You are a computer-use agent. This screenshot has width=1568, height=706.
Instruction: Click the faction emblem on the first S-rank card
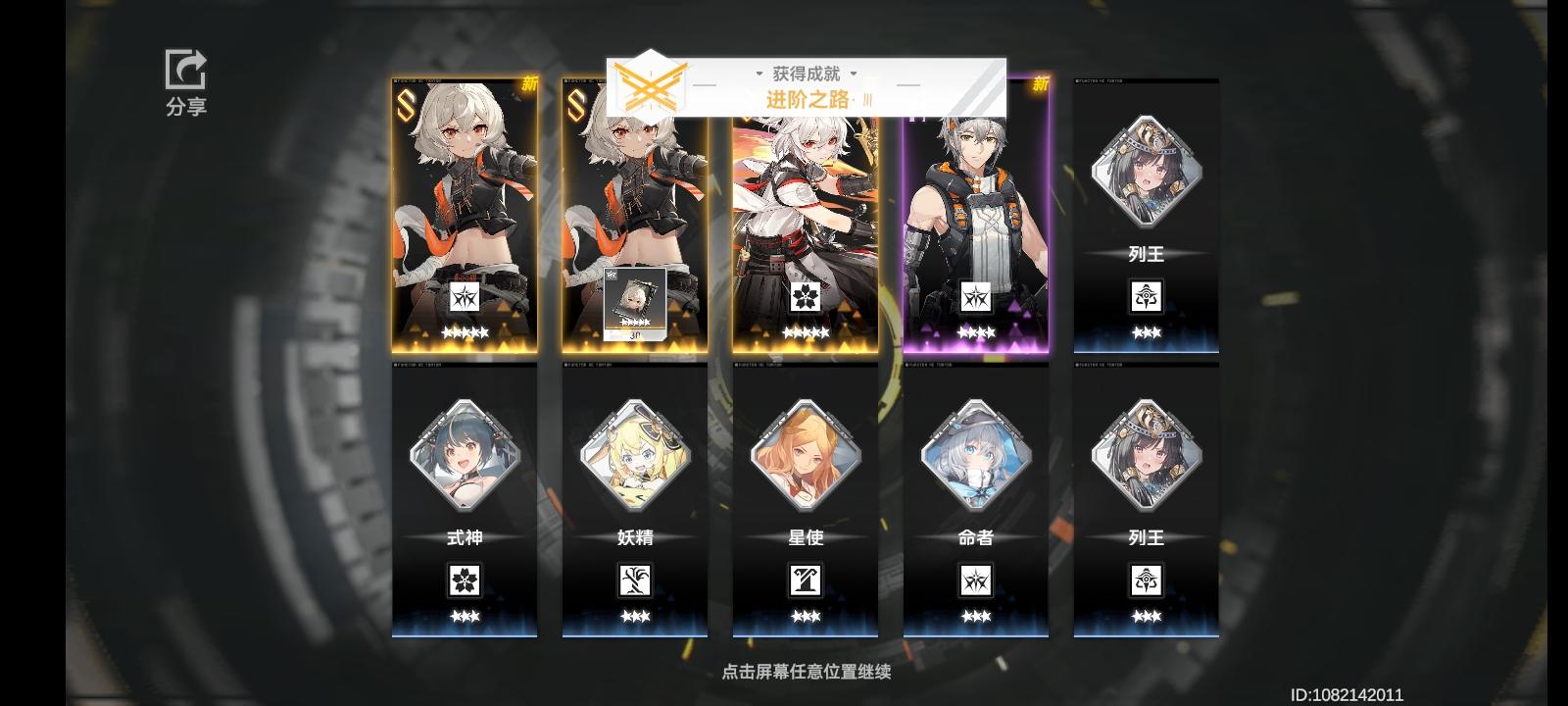(x=465, y=296)
